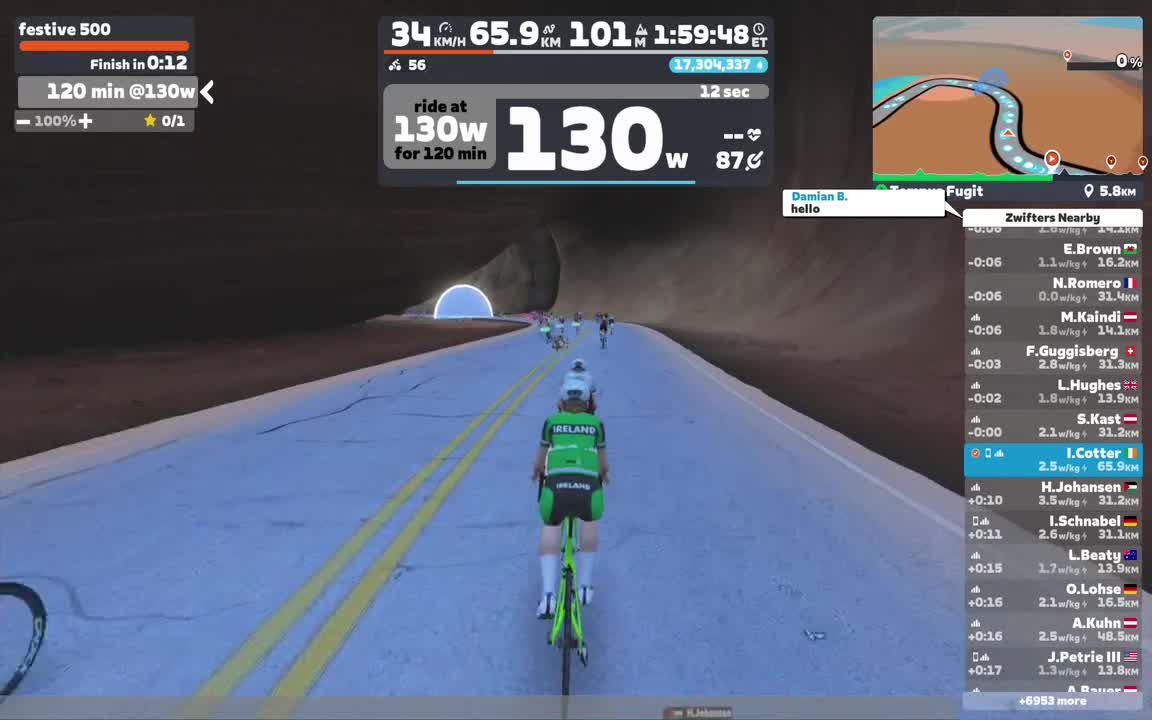Increase workout intensity with plus button
Screen dimensions: 1152x720
(86, 121)
